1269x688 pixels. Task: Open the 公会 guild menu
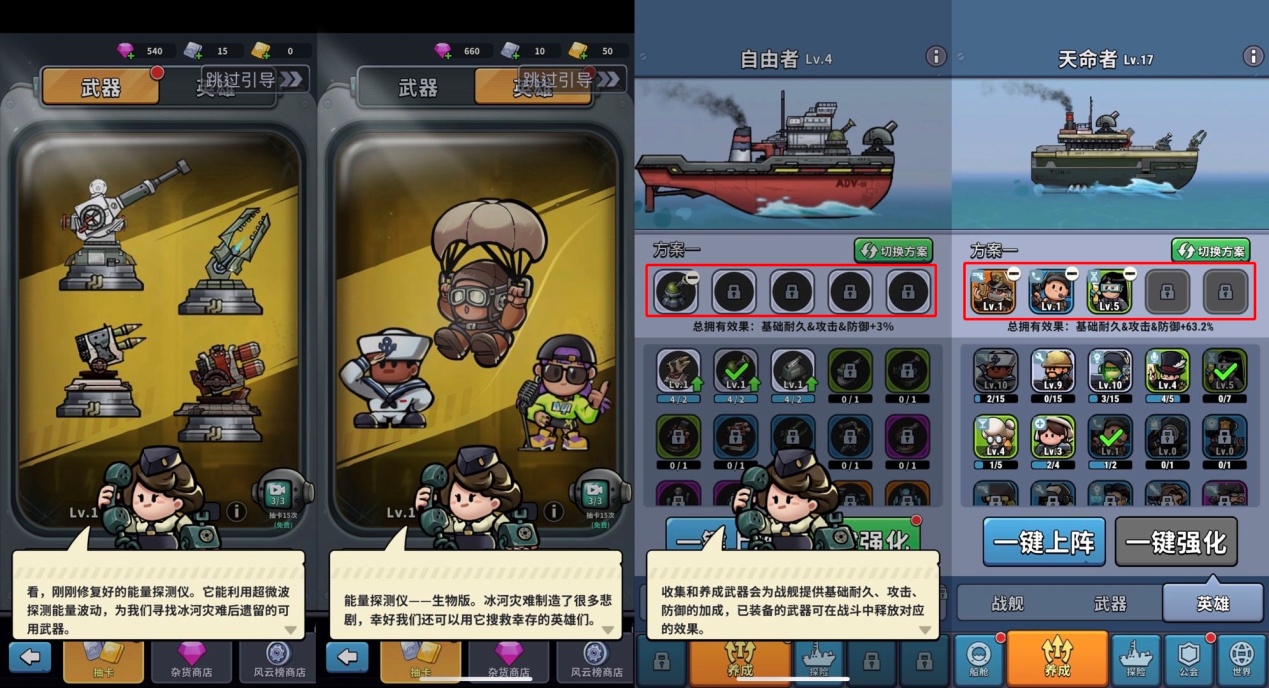[1189, 657]
